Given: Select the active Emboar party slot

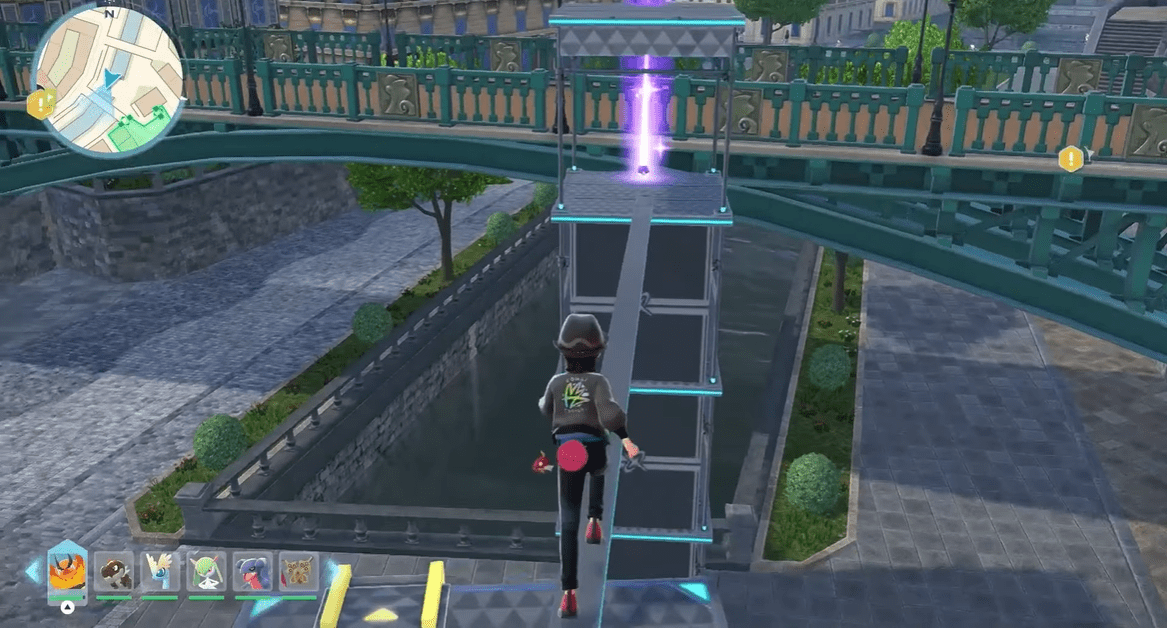Looking at the screenshot, I should [x=67, y=574].
